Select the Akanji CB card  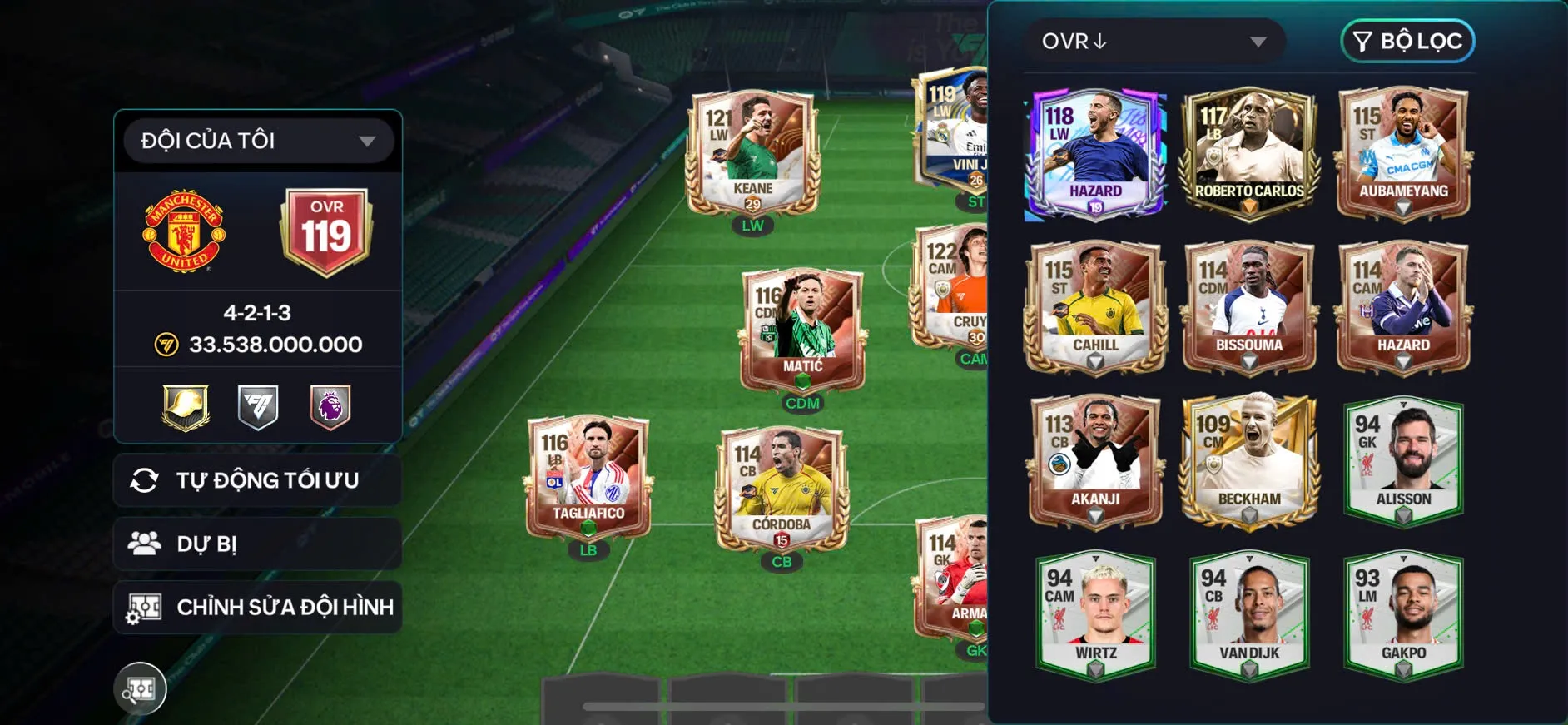click(1095, 462)
